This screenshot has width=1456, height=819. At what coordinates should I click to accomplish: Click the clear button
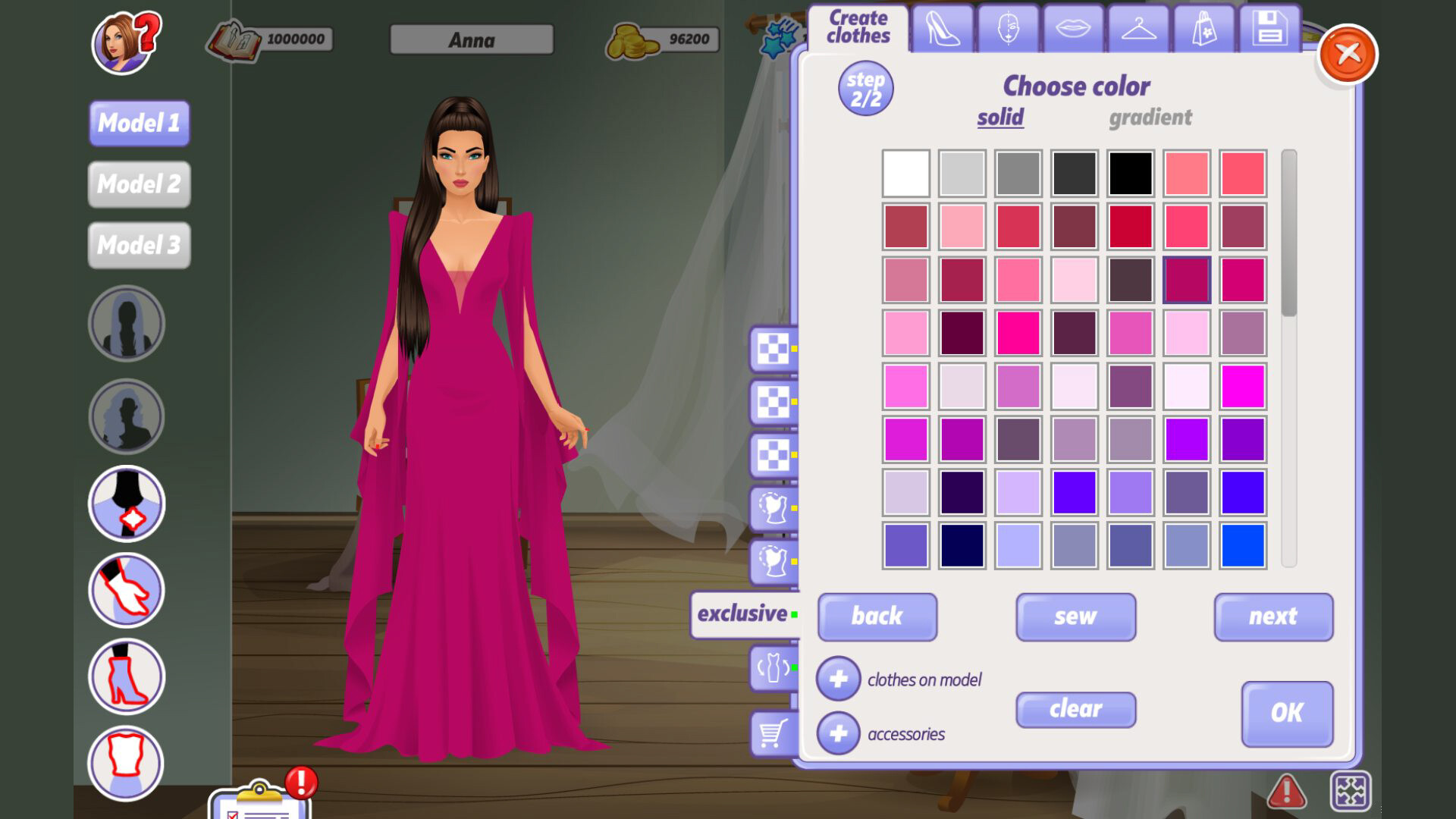1075,710
